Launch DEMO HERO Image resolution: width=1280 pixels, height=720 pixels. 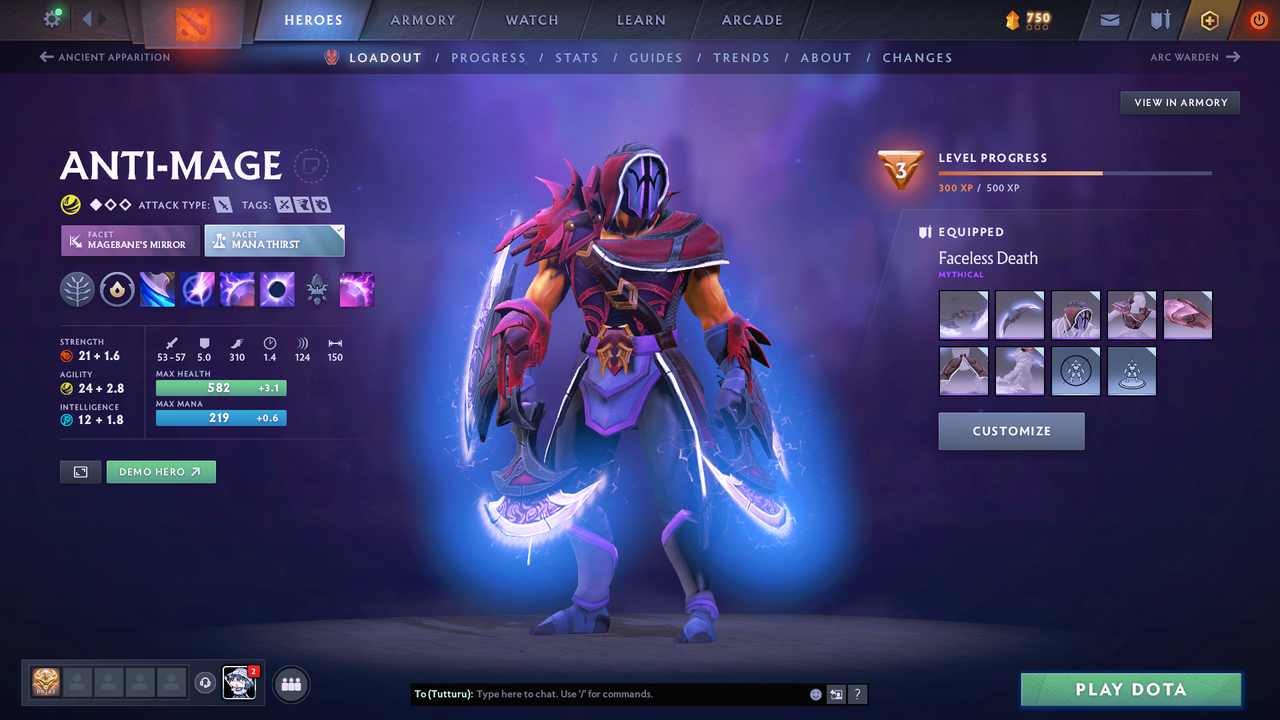tap(161, 471)
